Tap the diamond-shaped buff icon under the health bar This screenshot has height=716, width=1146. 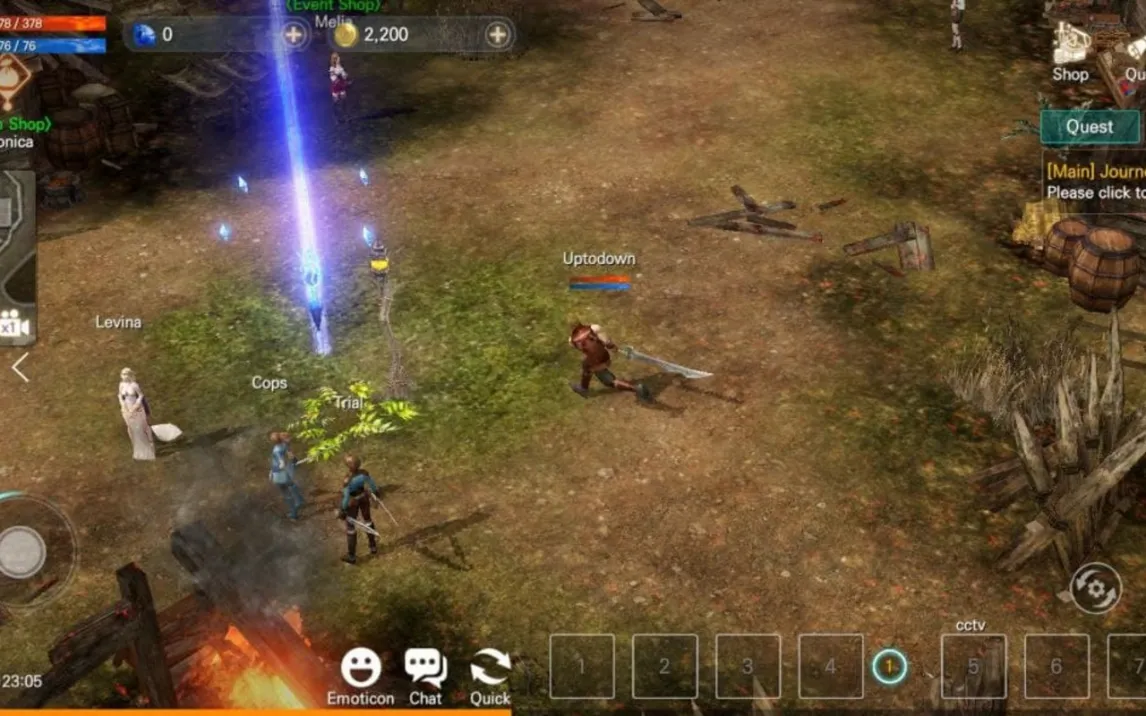pos(14,82)
